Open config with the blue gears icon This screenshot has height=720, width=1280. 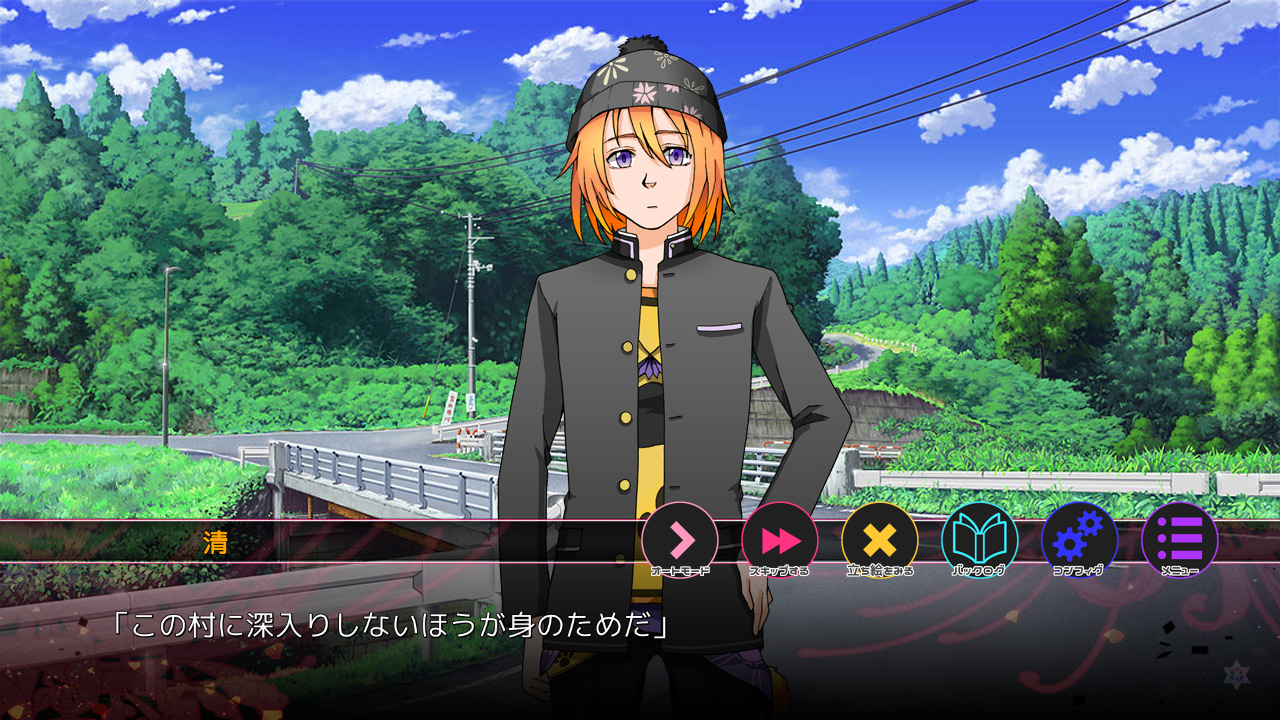click(1080, 540)
